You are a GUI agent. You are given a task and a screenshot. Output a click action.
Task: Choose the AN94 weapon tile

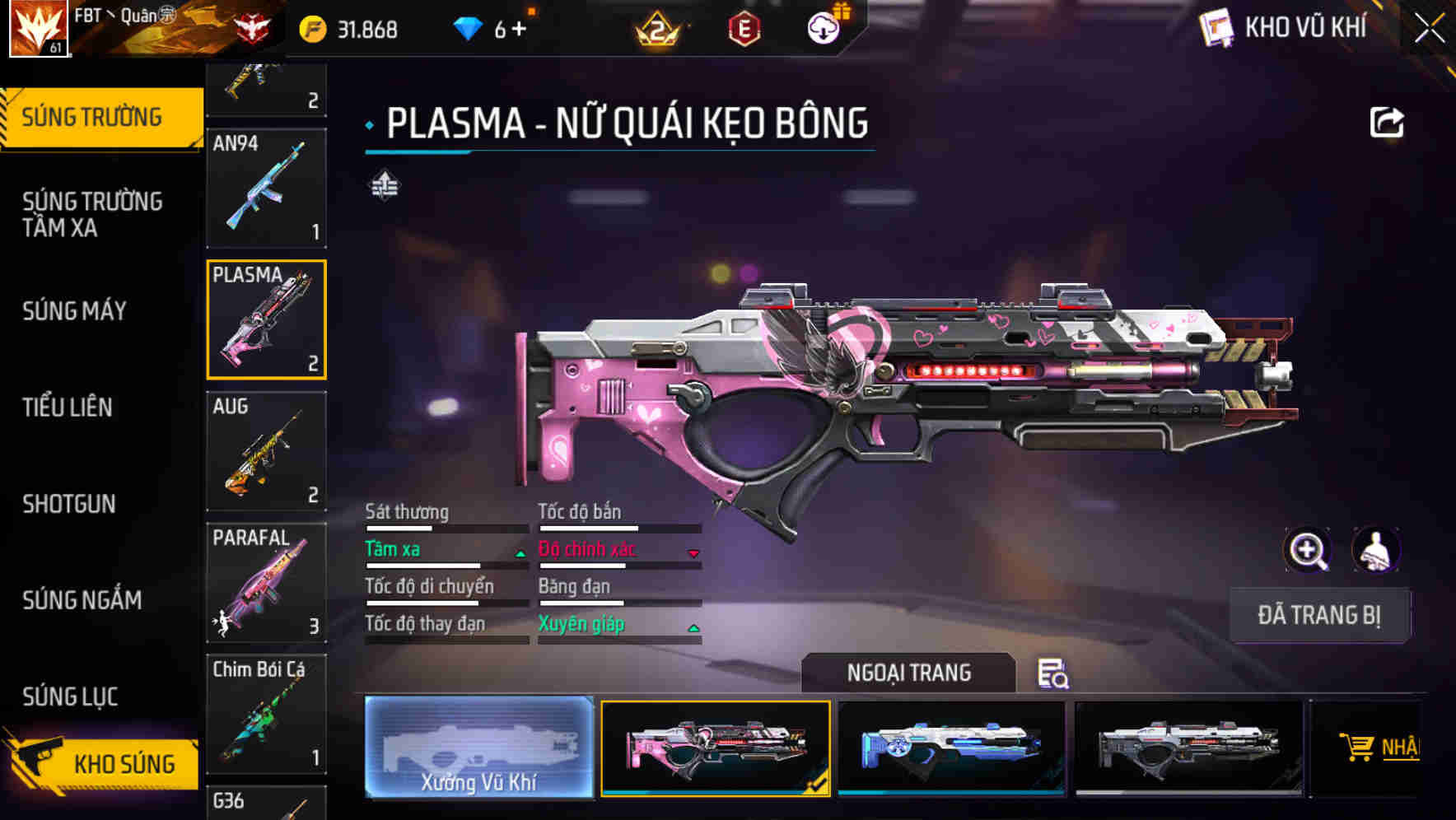pos(266,188)
